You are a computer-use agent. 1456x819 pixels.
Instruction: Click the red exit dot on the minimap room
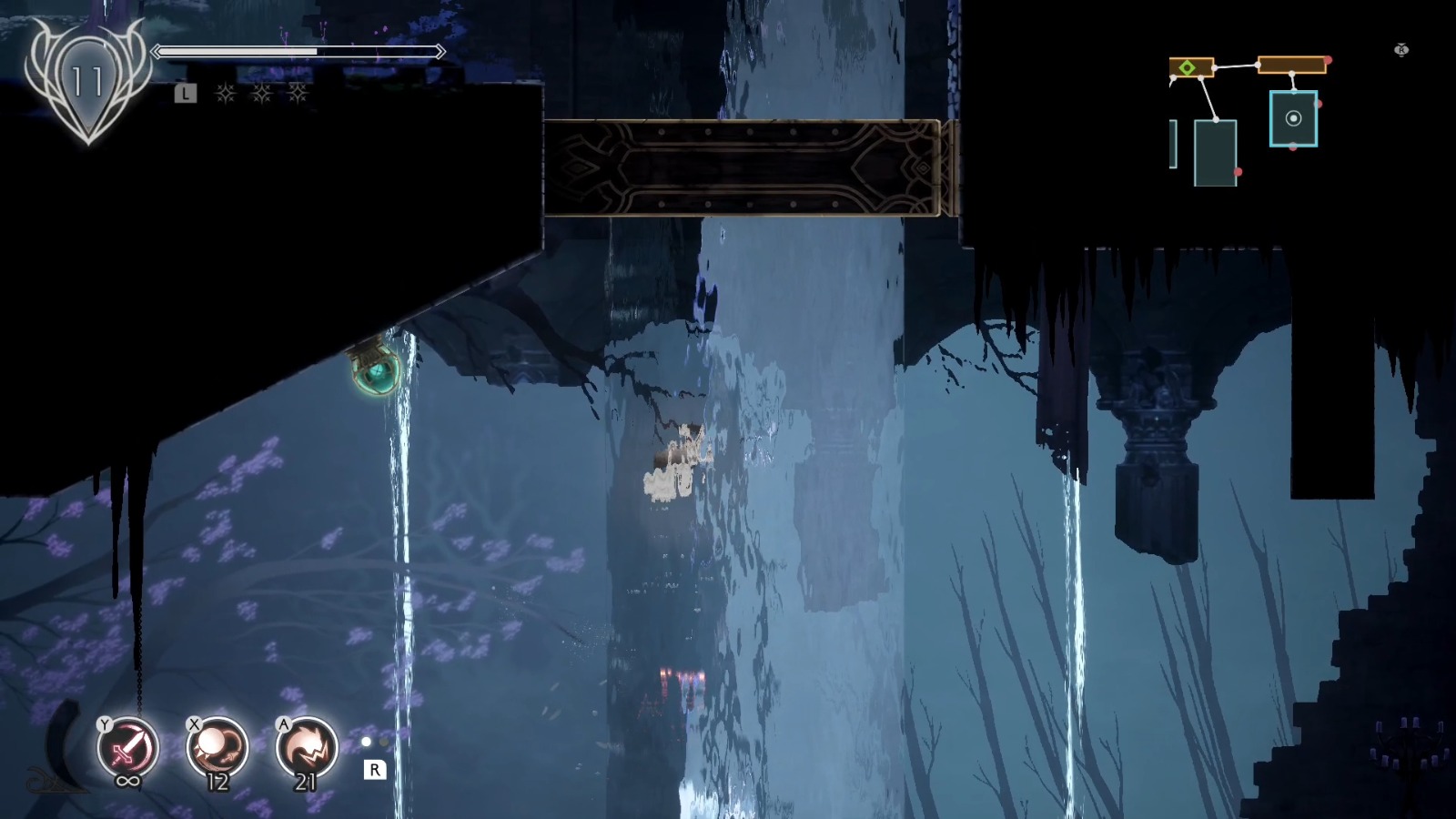tap(1319, 103)
